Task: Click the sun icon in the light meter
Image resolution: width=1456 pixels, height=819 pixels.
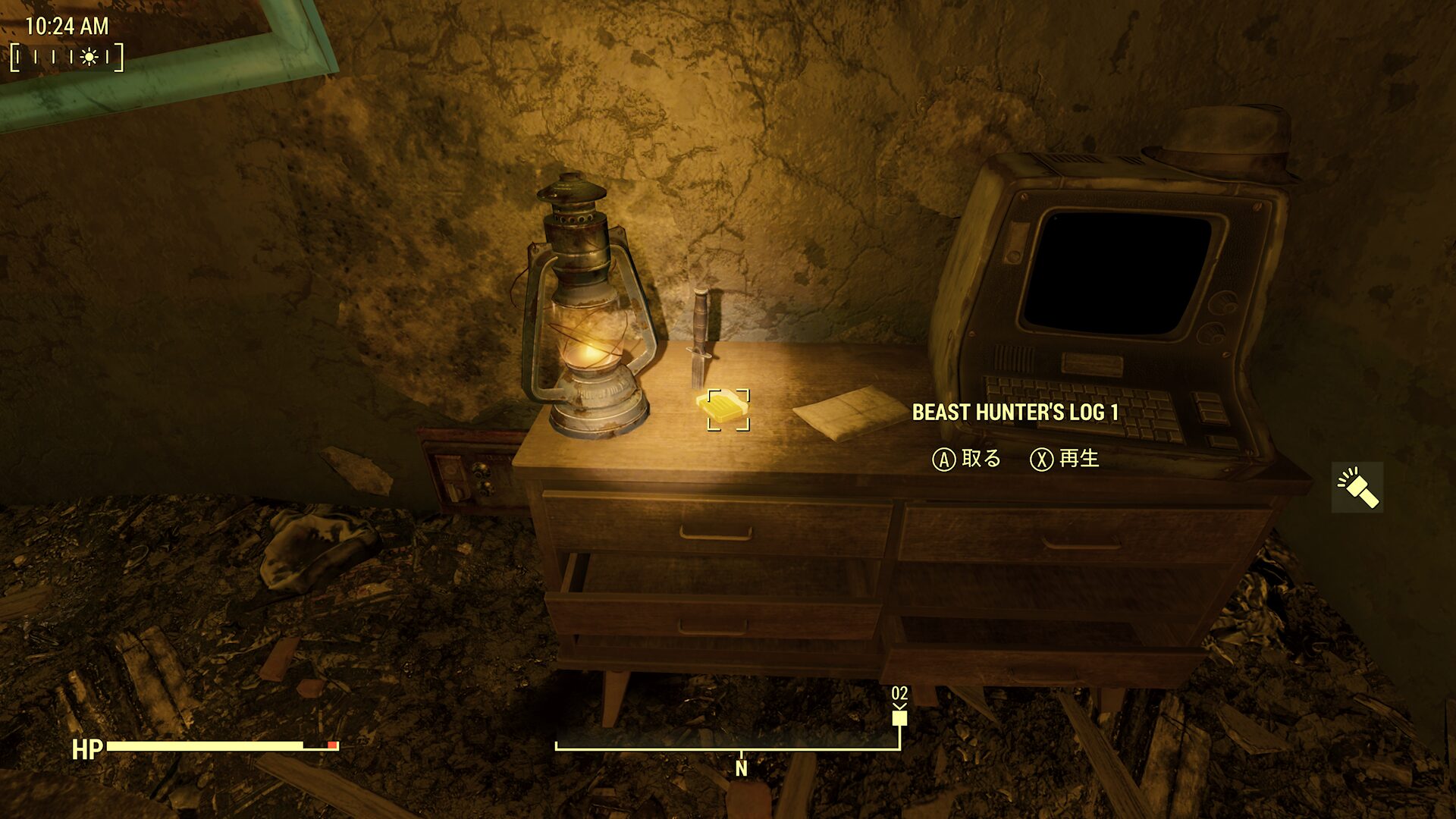Action: 89,57
